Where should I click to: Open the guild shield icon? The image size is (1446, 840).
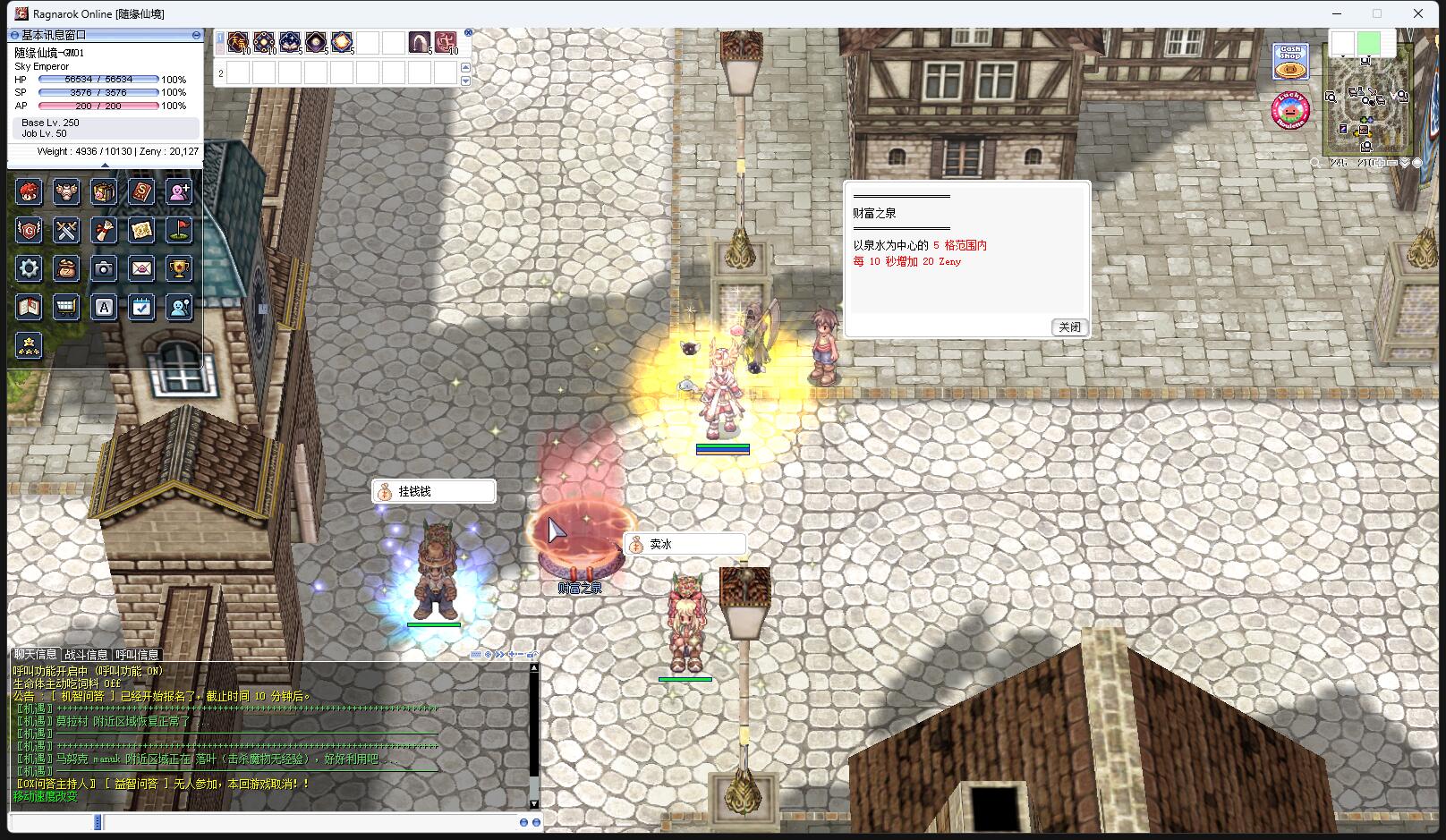point(30,231)
